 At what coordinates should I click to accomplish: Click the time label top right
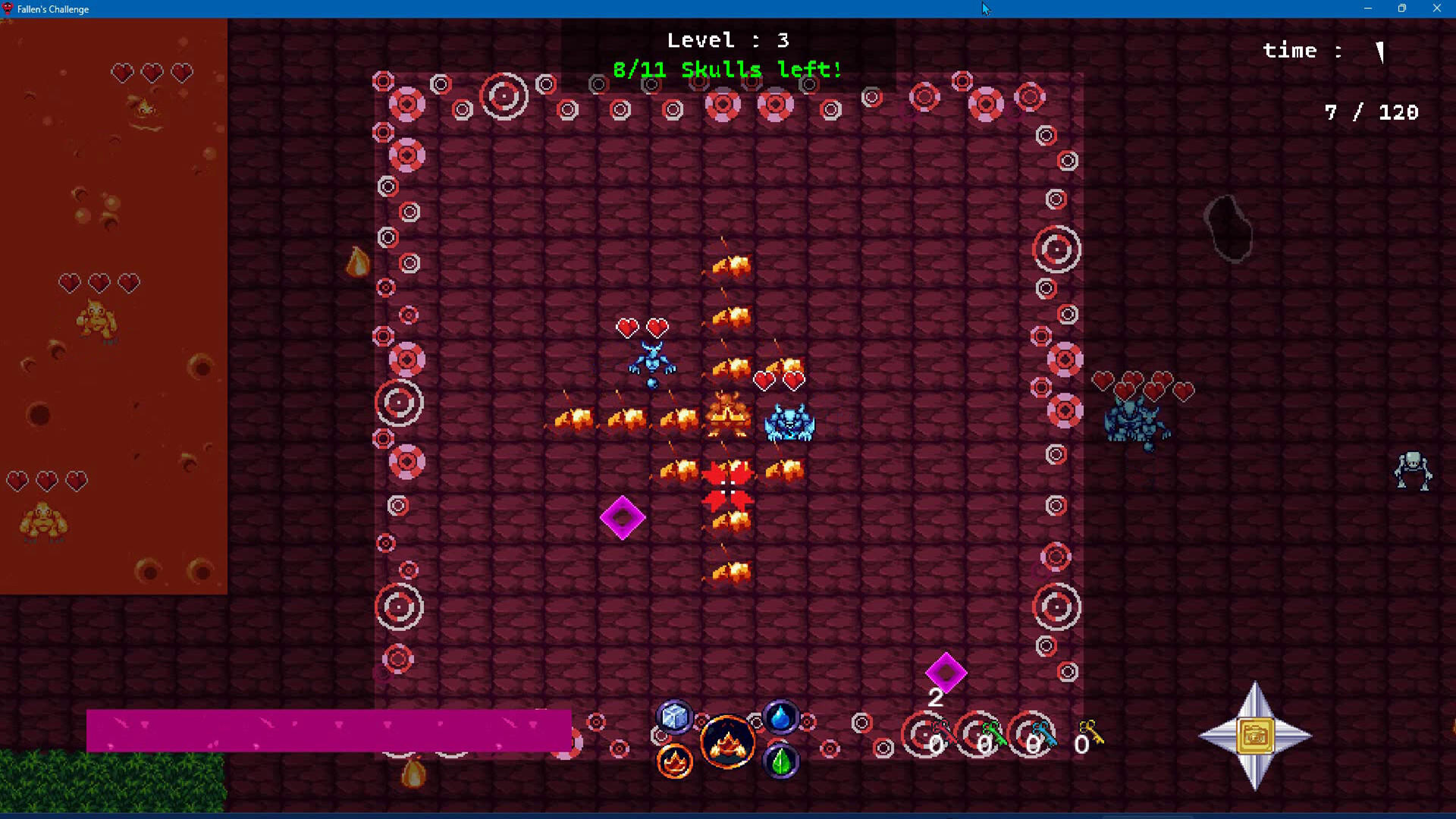click(1301, 51)
